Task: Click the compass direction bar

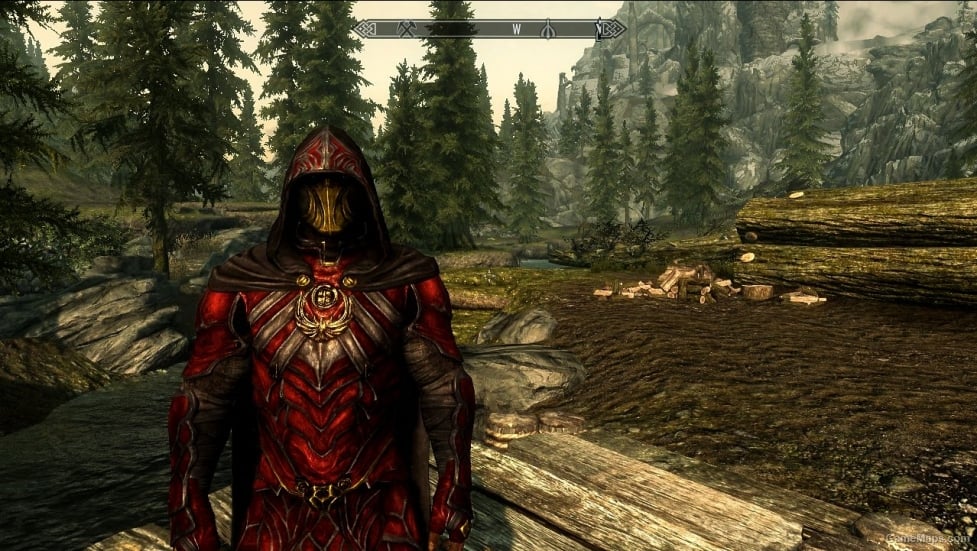Action: (x=488, y=29)
